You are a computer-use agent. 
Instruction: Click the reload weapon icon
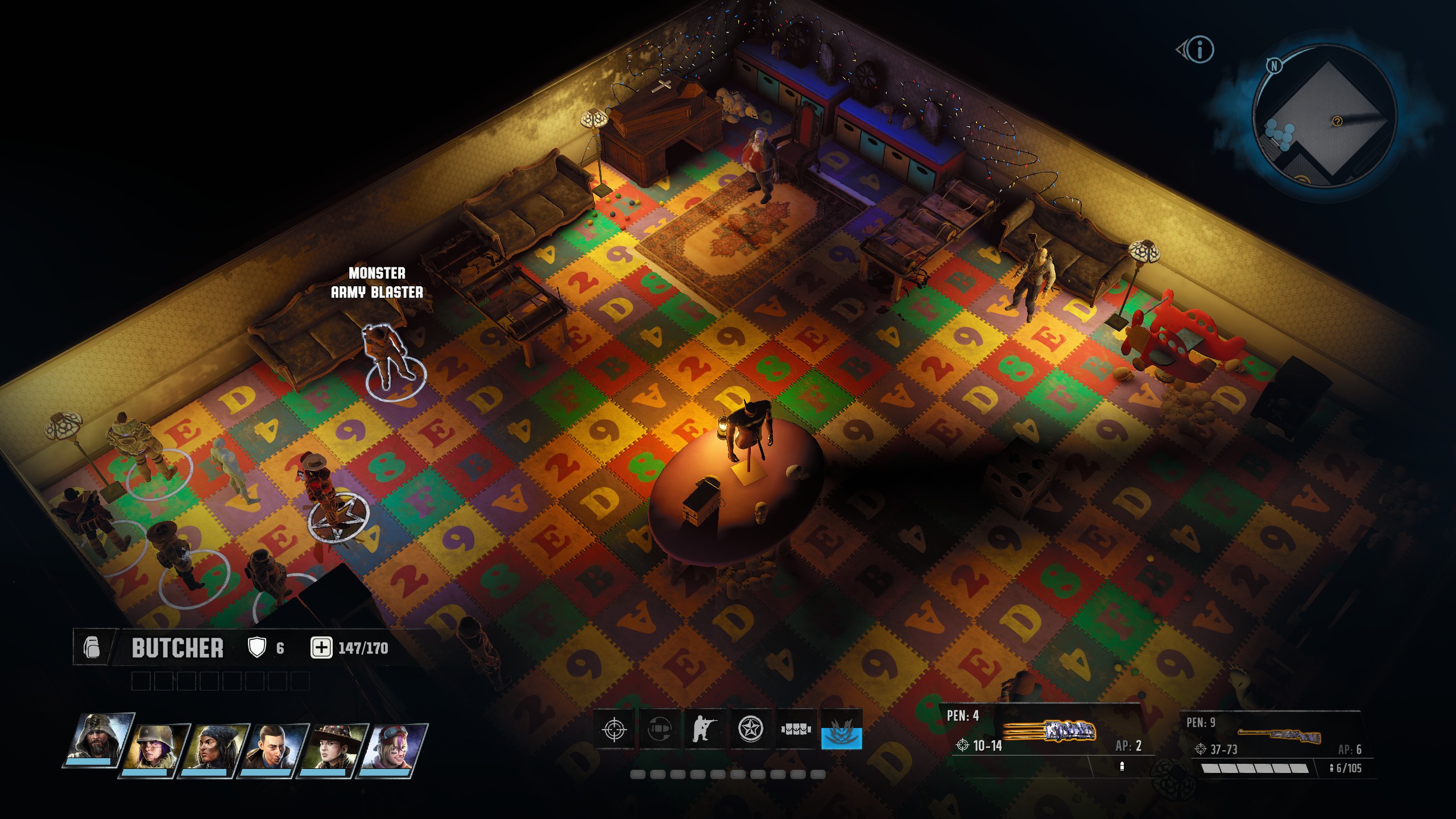[x=660, y=729]
